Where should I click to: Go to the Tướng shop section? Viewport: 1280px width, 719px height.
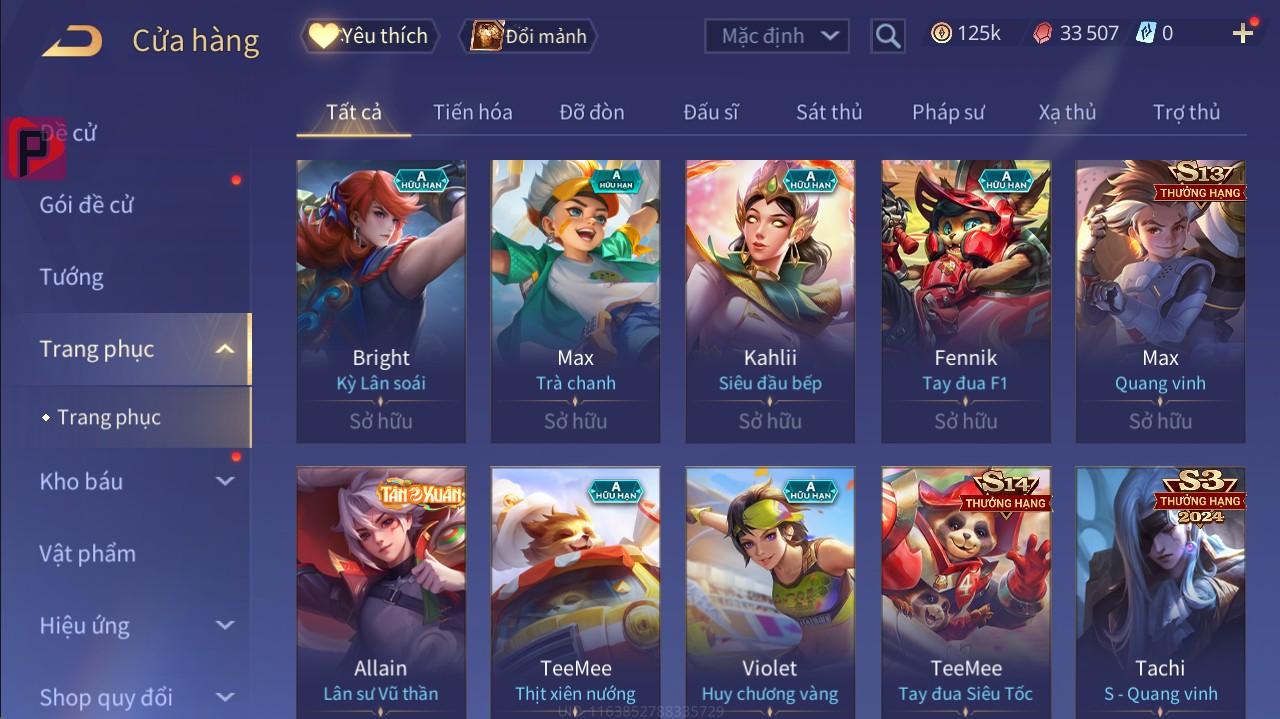coord(72,277)
